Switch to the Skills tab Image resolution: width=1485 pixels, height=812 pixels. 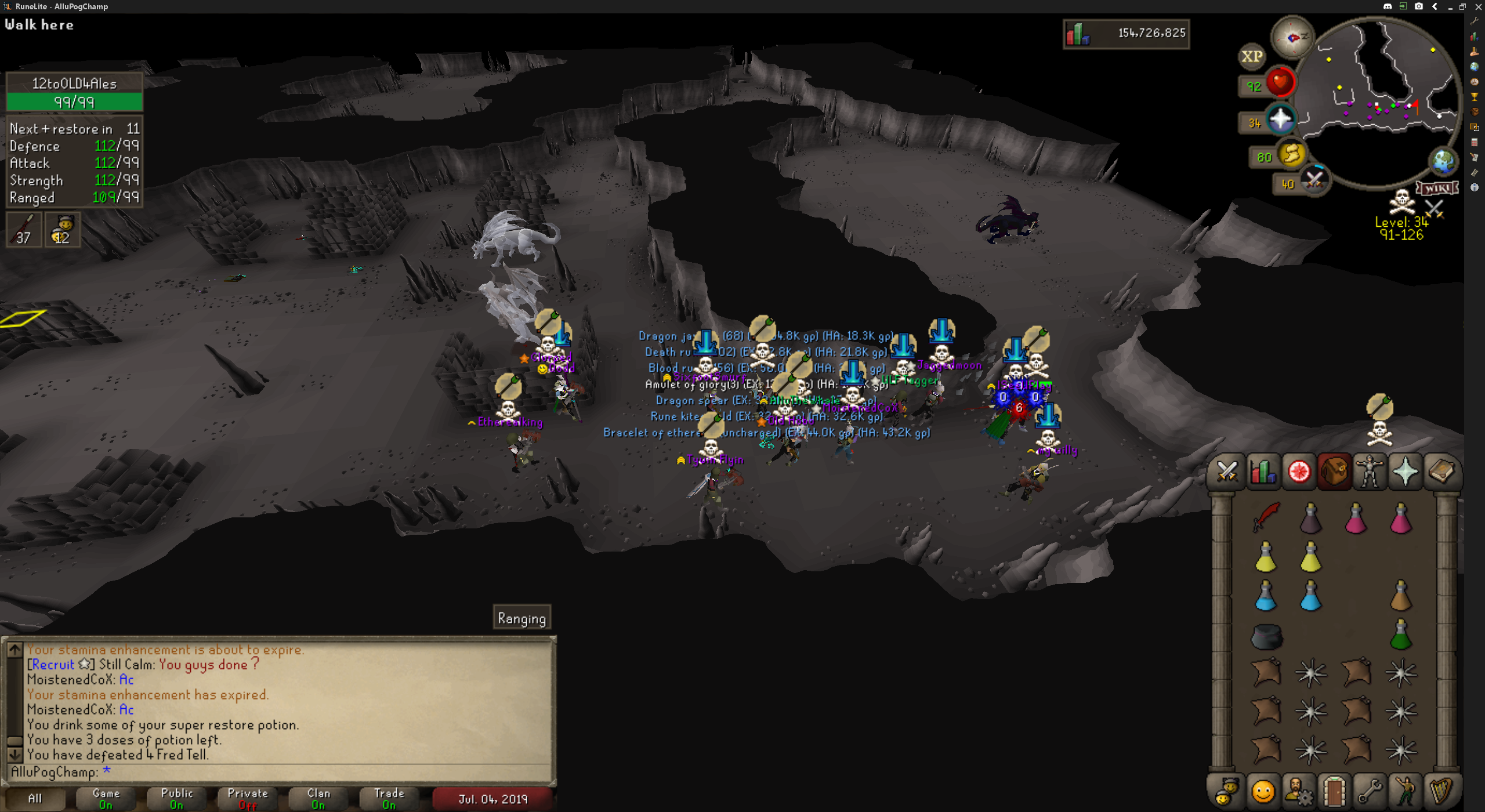(x=1263, y=472)
